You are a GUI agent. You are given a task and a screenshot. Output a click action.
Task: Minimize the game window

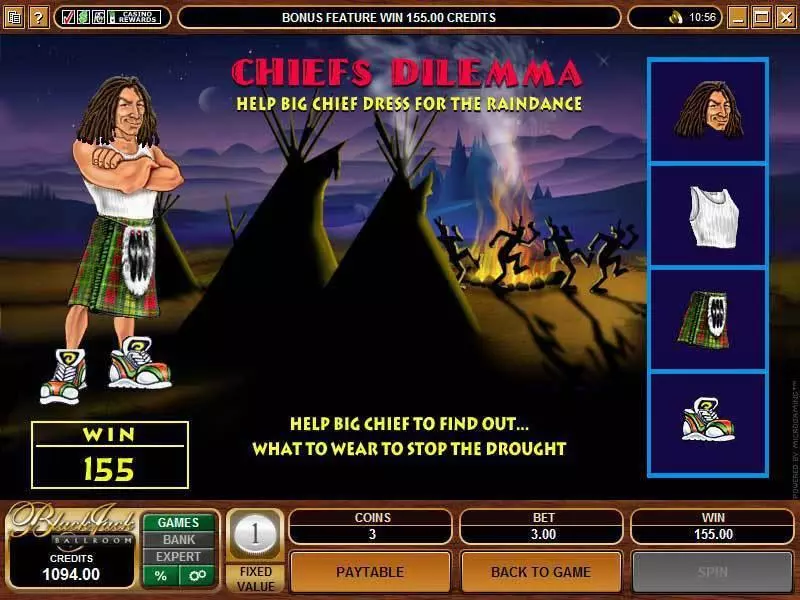(x=739, y=17)
